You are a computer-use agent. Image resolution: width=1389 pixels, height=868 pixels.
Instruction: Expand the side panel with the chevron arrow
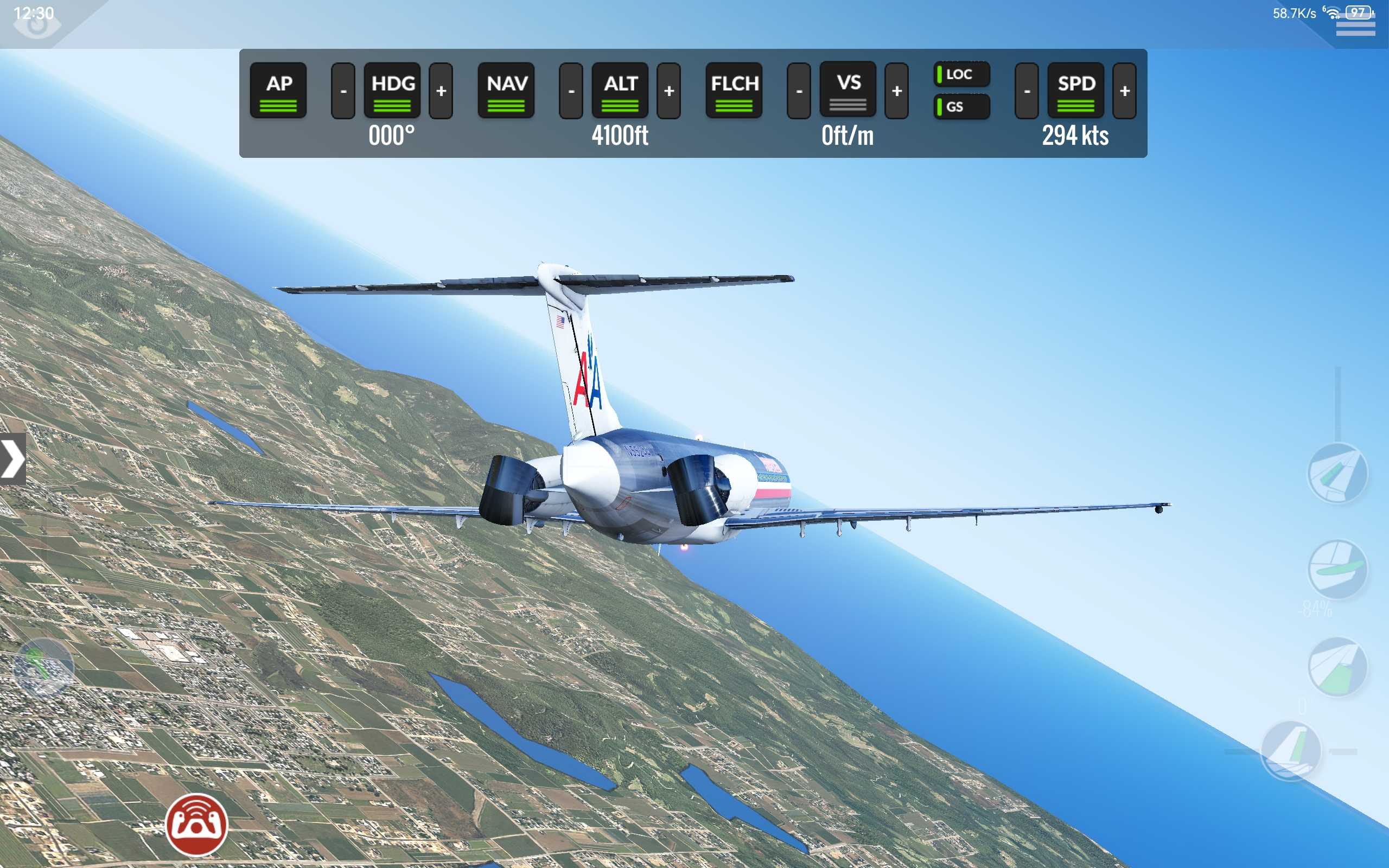click(x=12, y=459)
